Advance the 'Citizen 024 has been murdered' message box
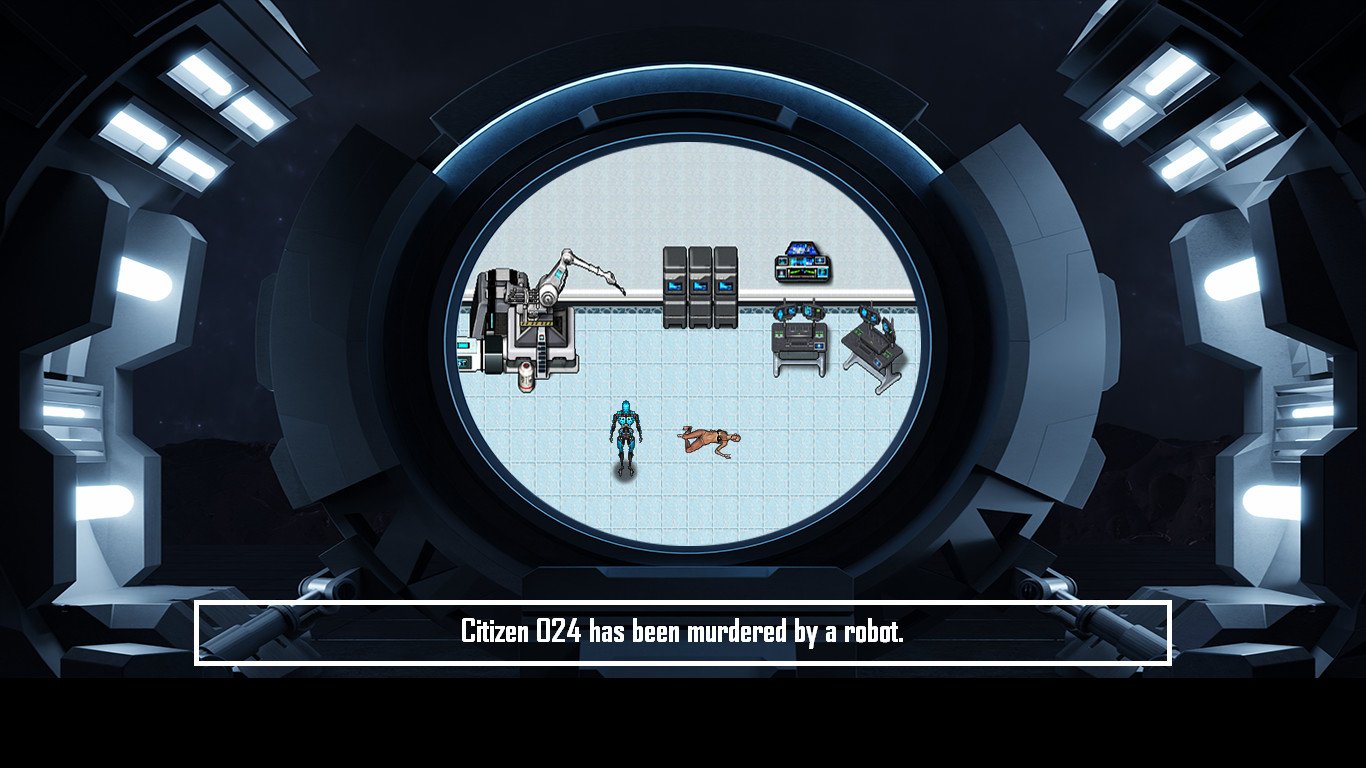 click(682, 632)
